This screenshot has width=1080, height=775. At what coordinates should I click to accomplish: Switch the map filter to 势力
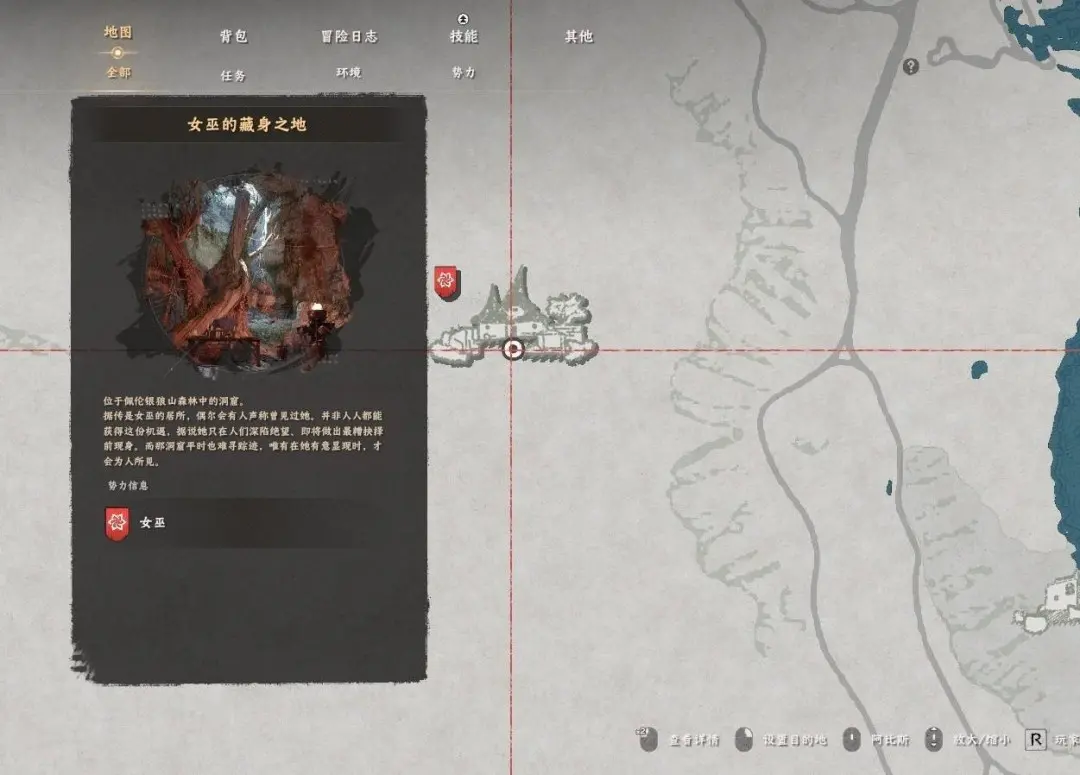pos(464,73)
